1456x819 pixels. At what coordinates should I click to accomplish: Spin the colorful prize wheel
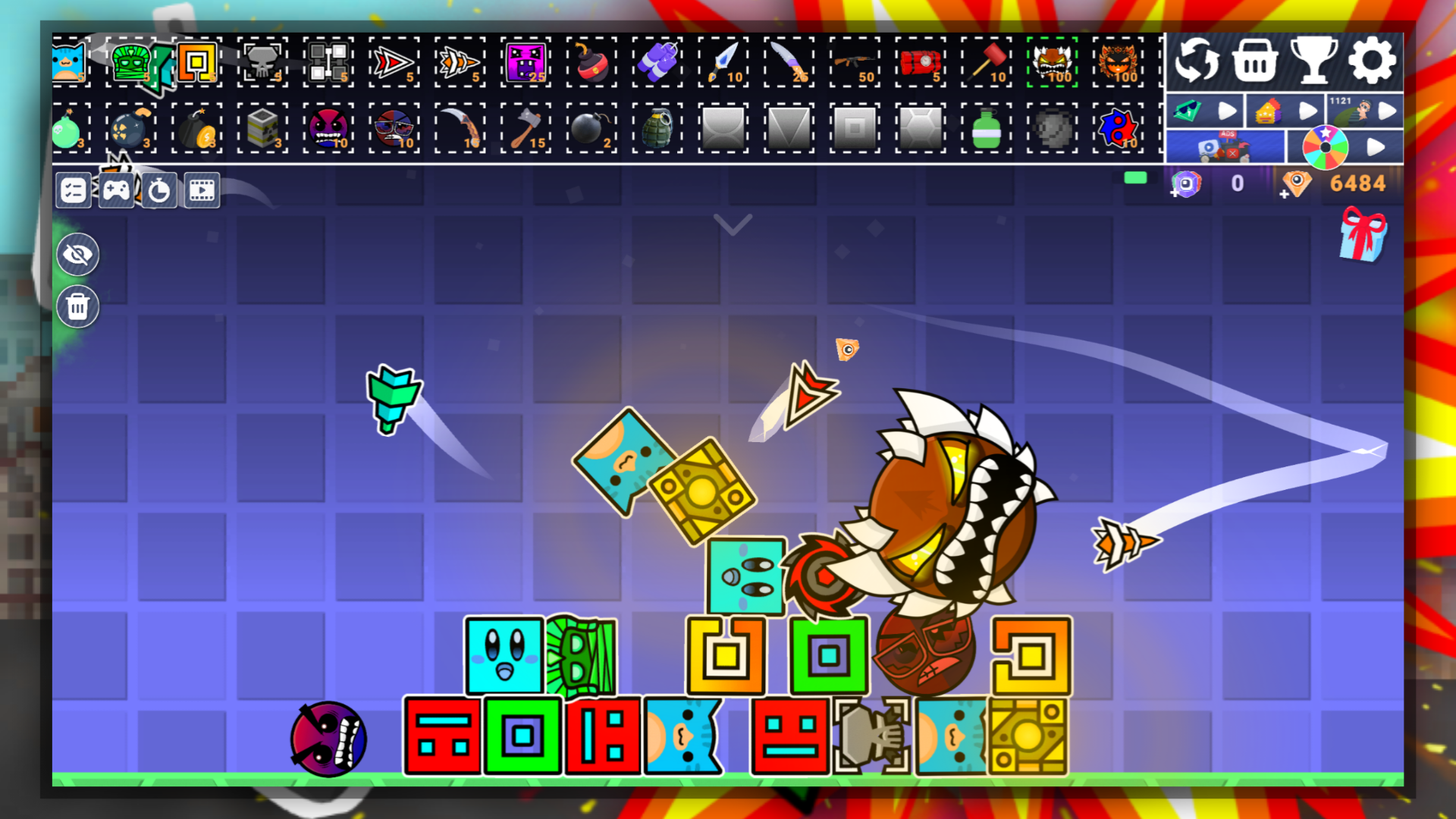(1325, 146)
